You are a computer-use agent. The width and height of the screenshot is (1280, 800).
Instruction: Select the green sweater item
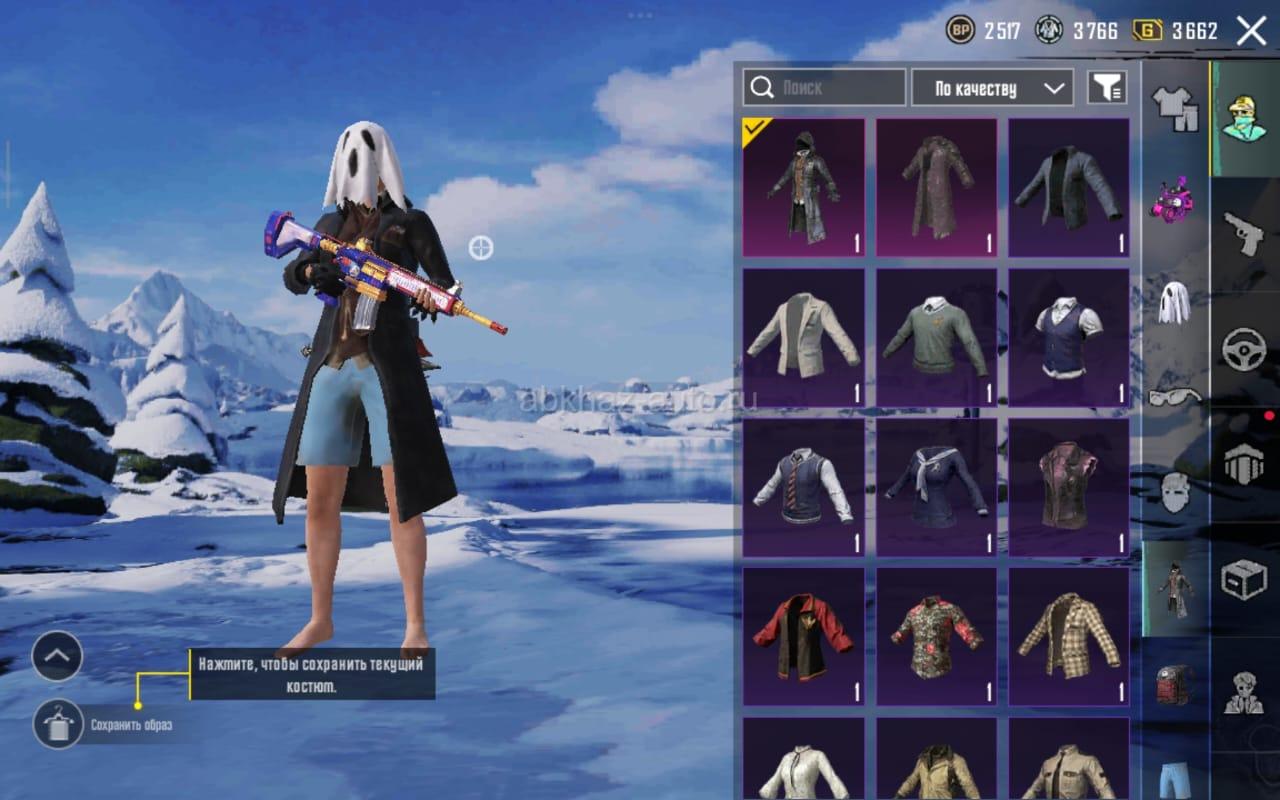[936, 337]
